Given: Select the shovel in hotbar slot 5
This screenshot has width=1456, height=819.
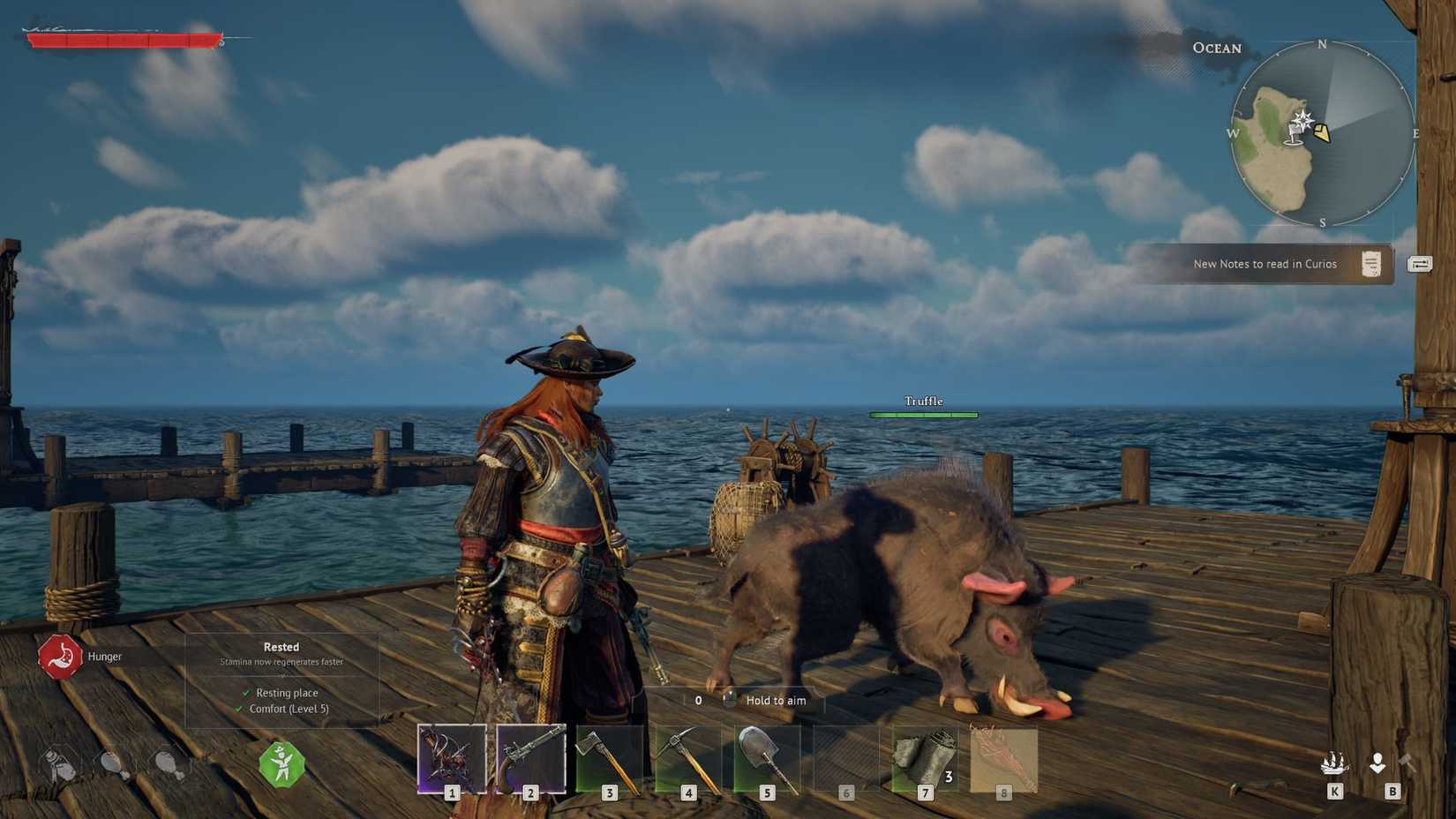Looking at the screenshot, I should pyautogui.click(x=766, y=759).
